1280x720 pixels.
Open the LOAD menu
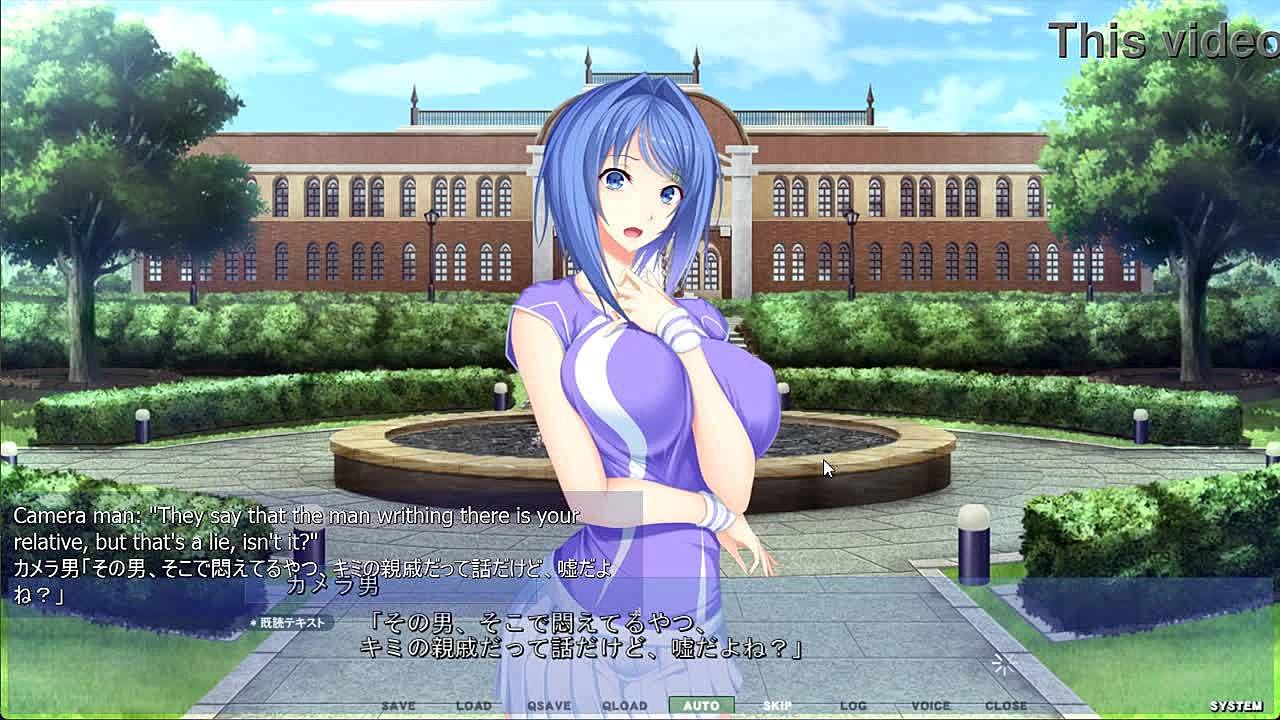click(474, 706)
